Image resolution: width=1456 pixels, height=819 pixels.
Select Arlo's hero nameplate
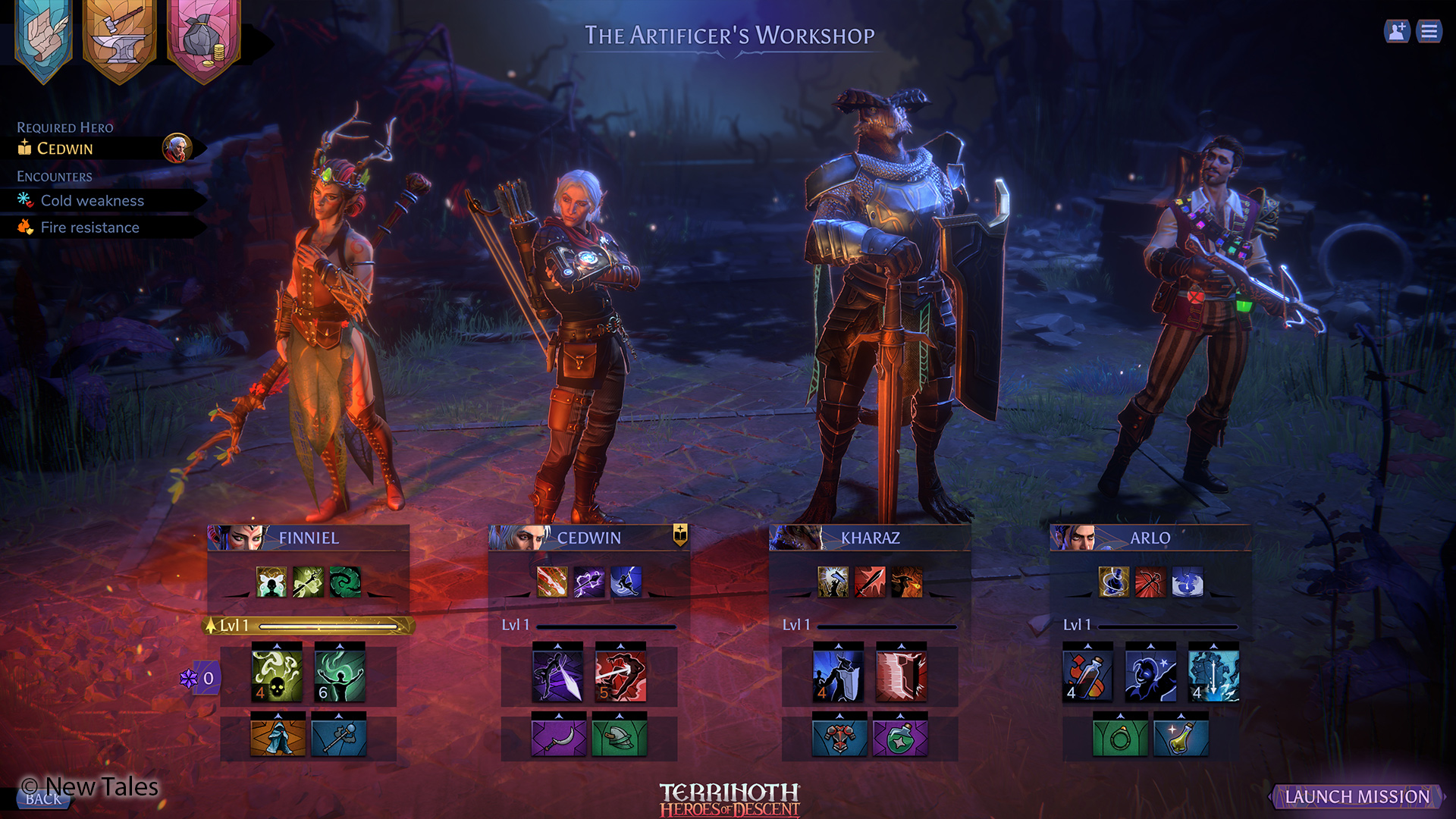1150,538
